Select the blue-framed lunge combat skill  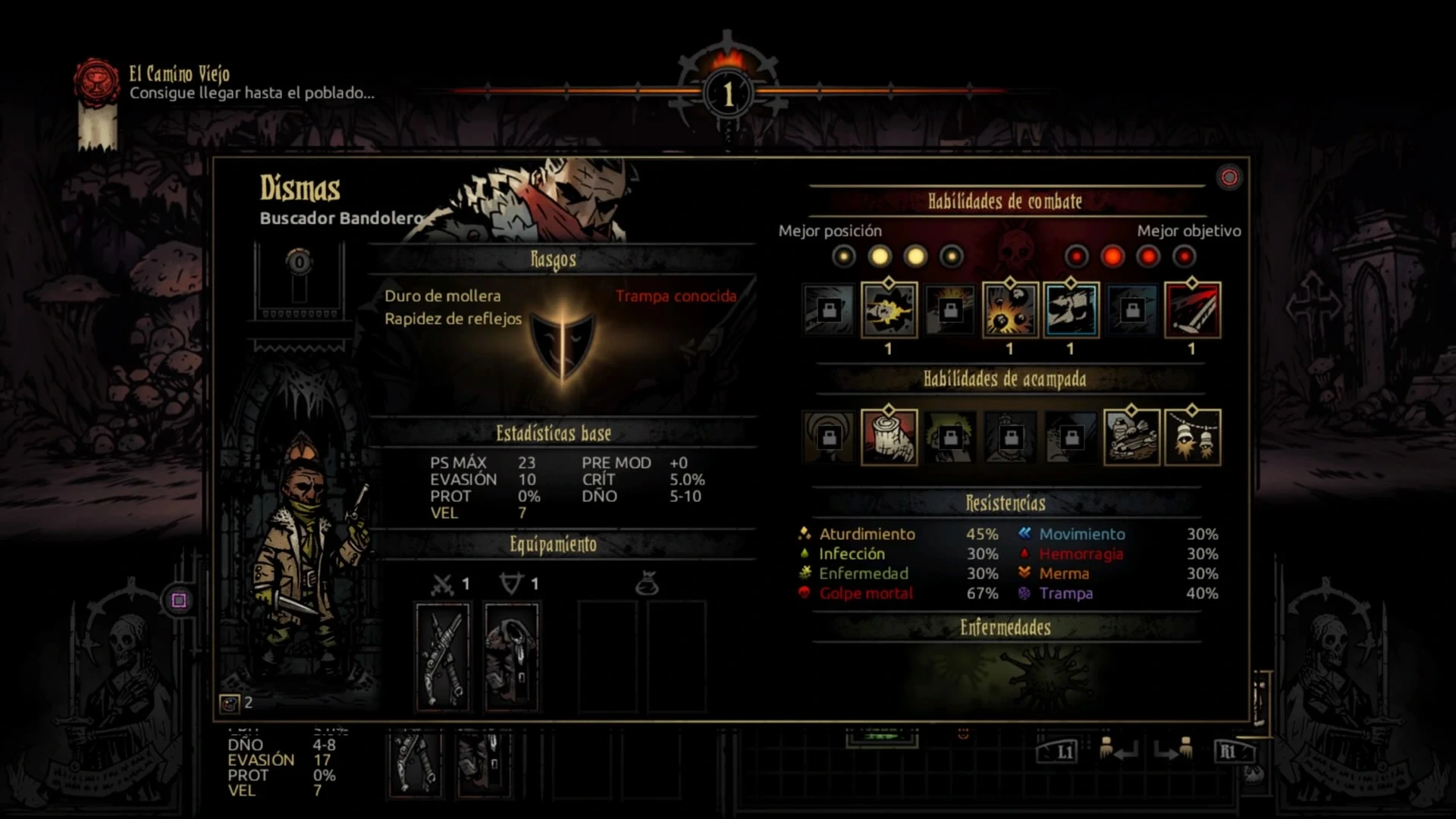coord(1071,309)
